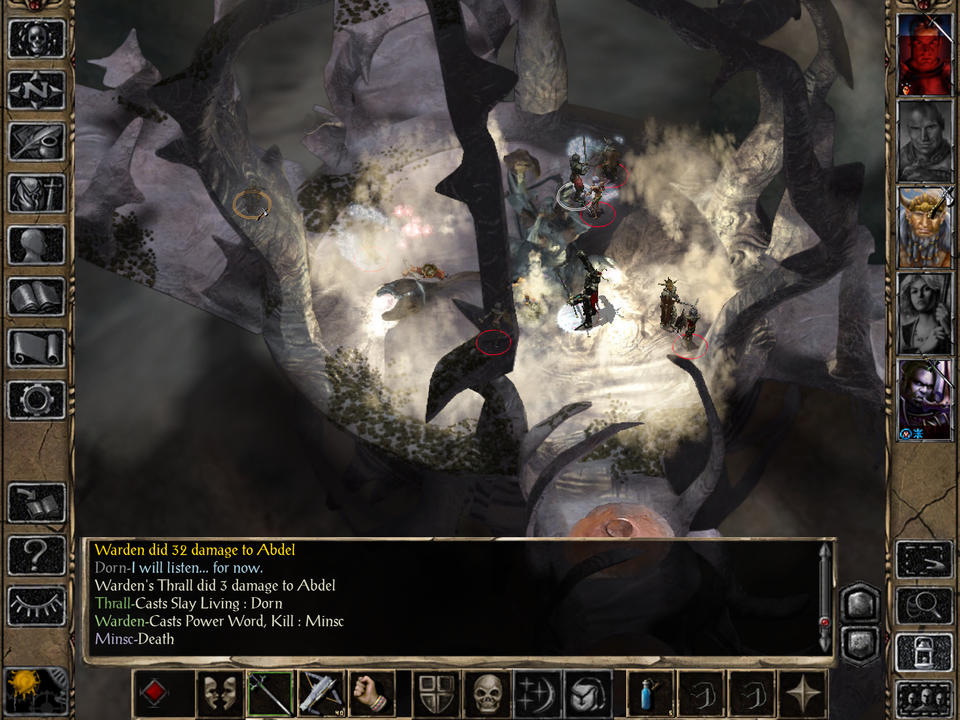Click the skull button at the top of the left sidebar
This screenshot has height=720, width=960.
point(37,38)
